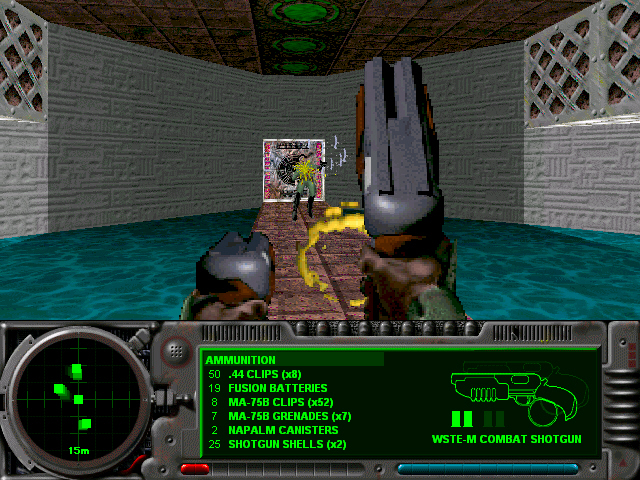This screenshot has width=640, height=480.
Task: Click the circular motion sensor radar
Action: tap(78, 397)
